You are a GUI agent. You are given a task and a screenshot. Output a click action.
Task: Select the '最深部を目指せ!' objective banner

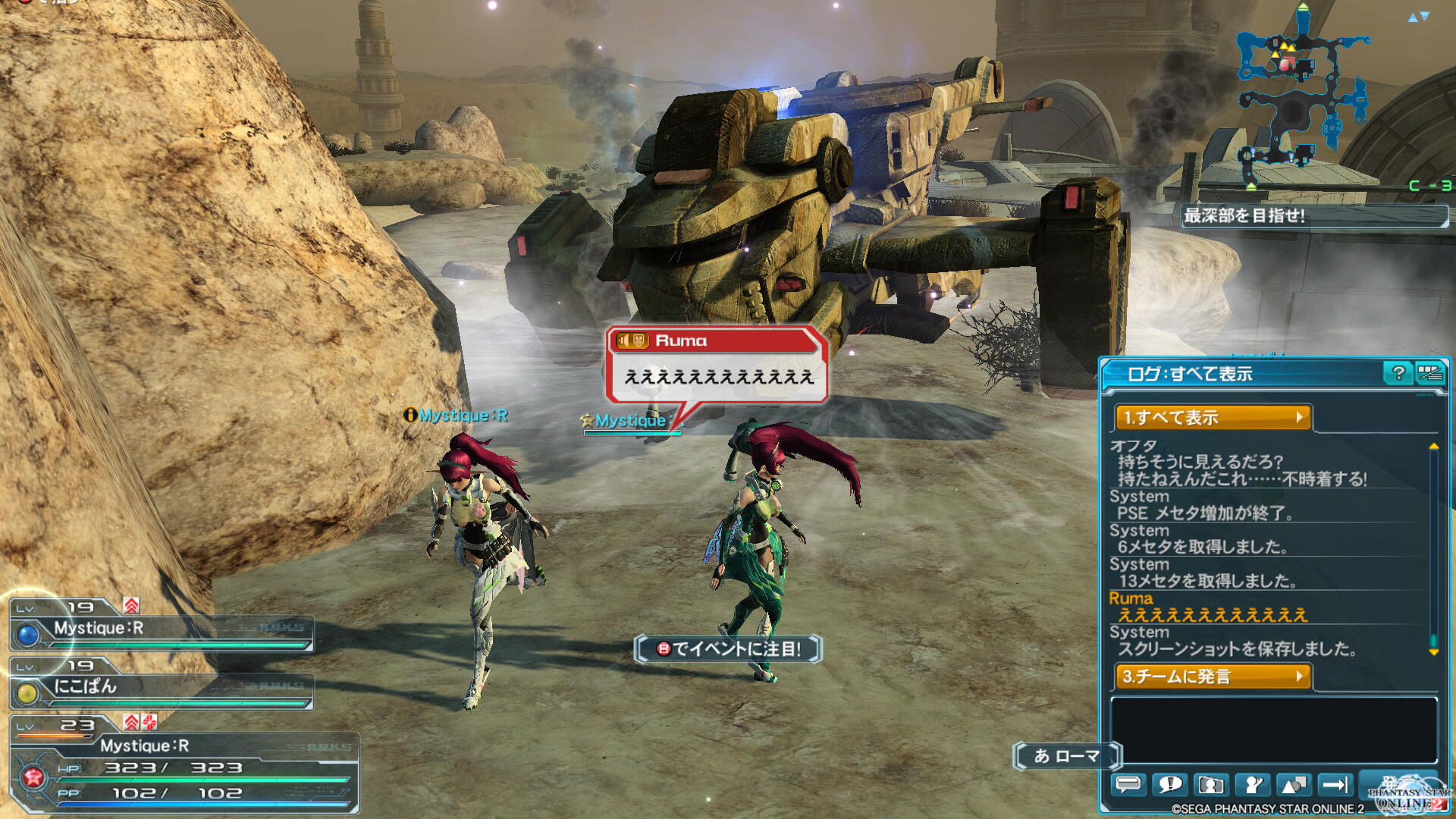(x=1314, y=216)
